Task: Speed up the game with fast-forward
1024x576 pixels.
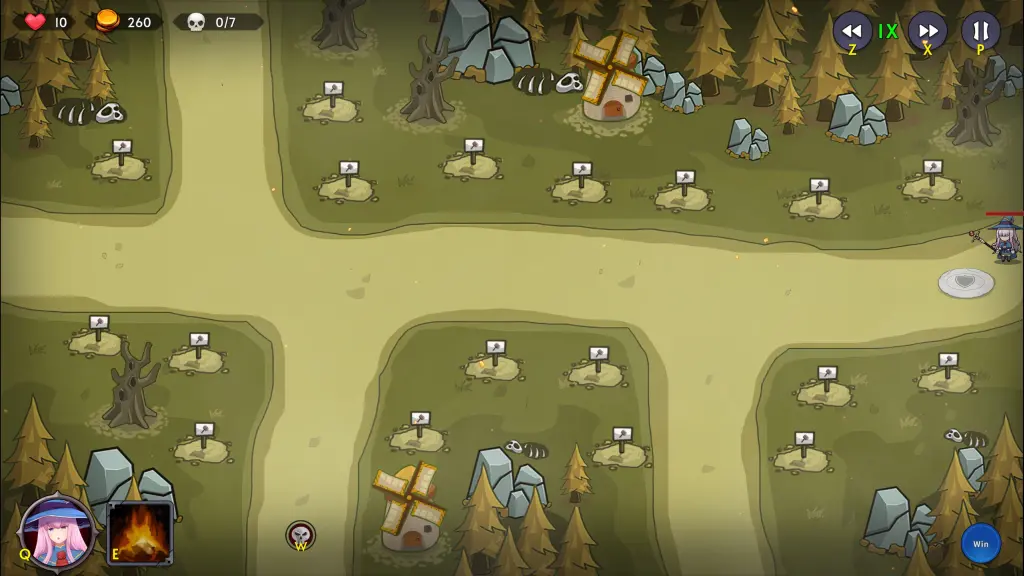Action: (927, 30)
